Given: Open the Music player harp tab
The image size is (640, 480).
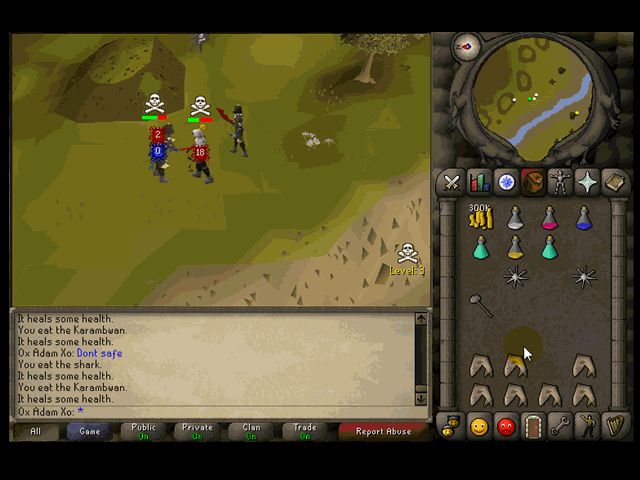Looking at the screenshot, I should click(613, 427).
